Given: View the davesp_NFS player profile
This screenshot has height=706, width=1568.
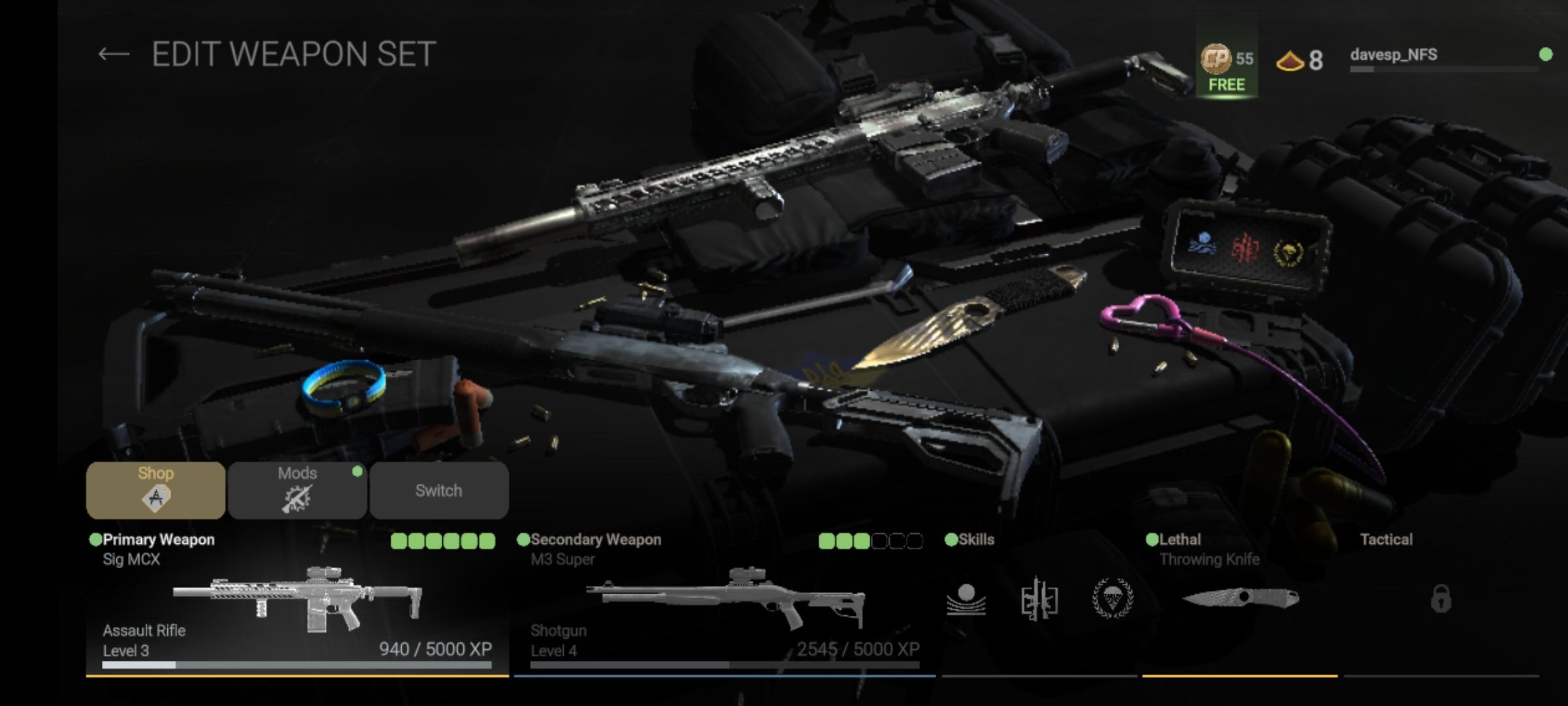Looking at the screenshot, I should click(1394, 56).
